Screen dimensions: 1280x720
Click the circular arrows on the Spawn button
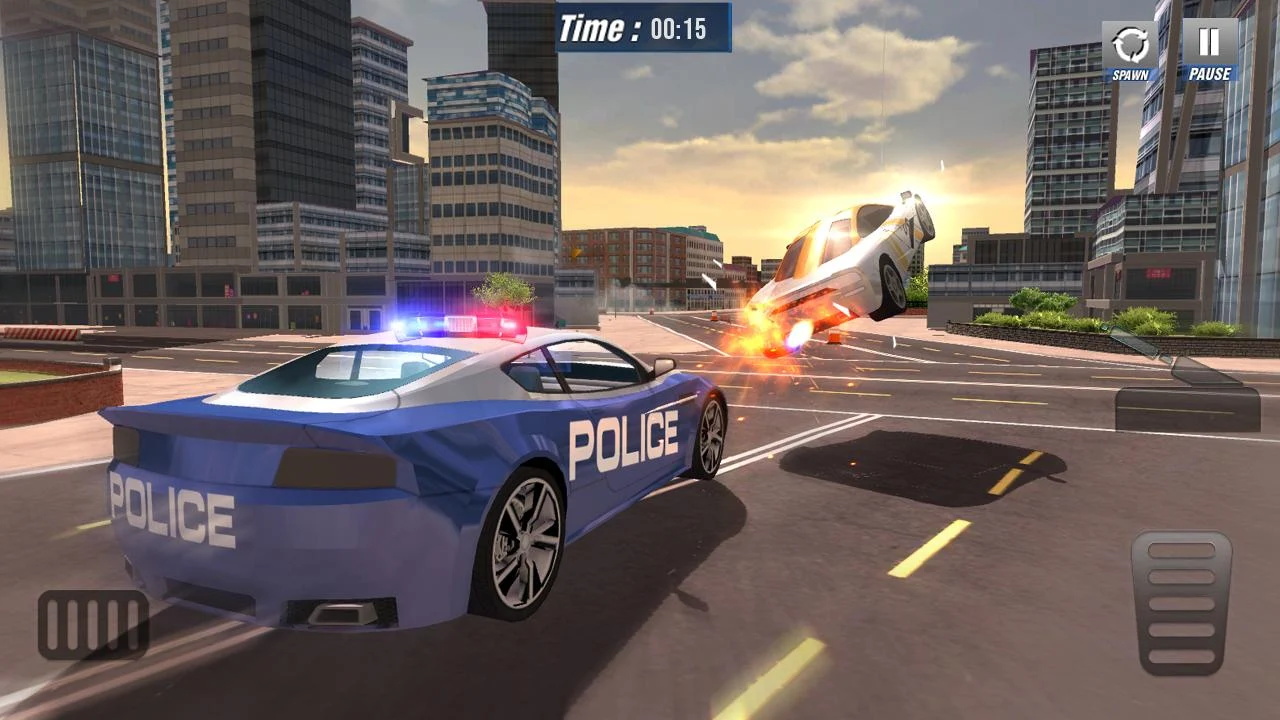pos(1128,42)
